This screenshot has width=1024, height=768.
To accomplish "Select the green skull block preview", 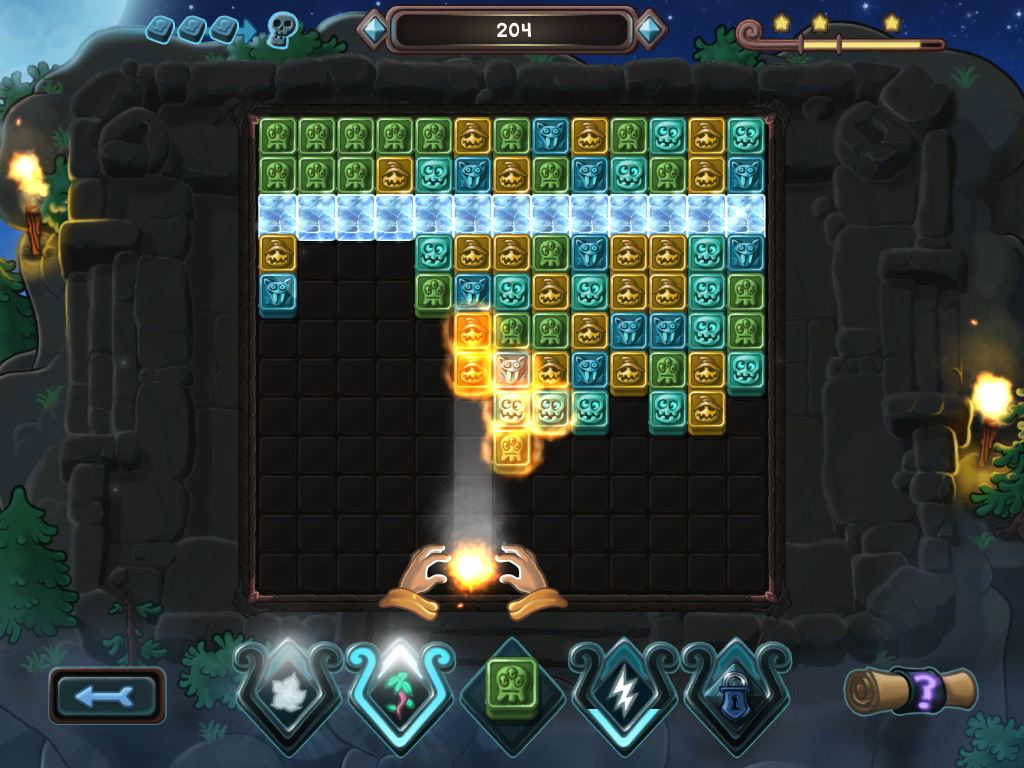I will click(x=512, y=689).
